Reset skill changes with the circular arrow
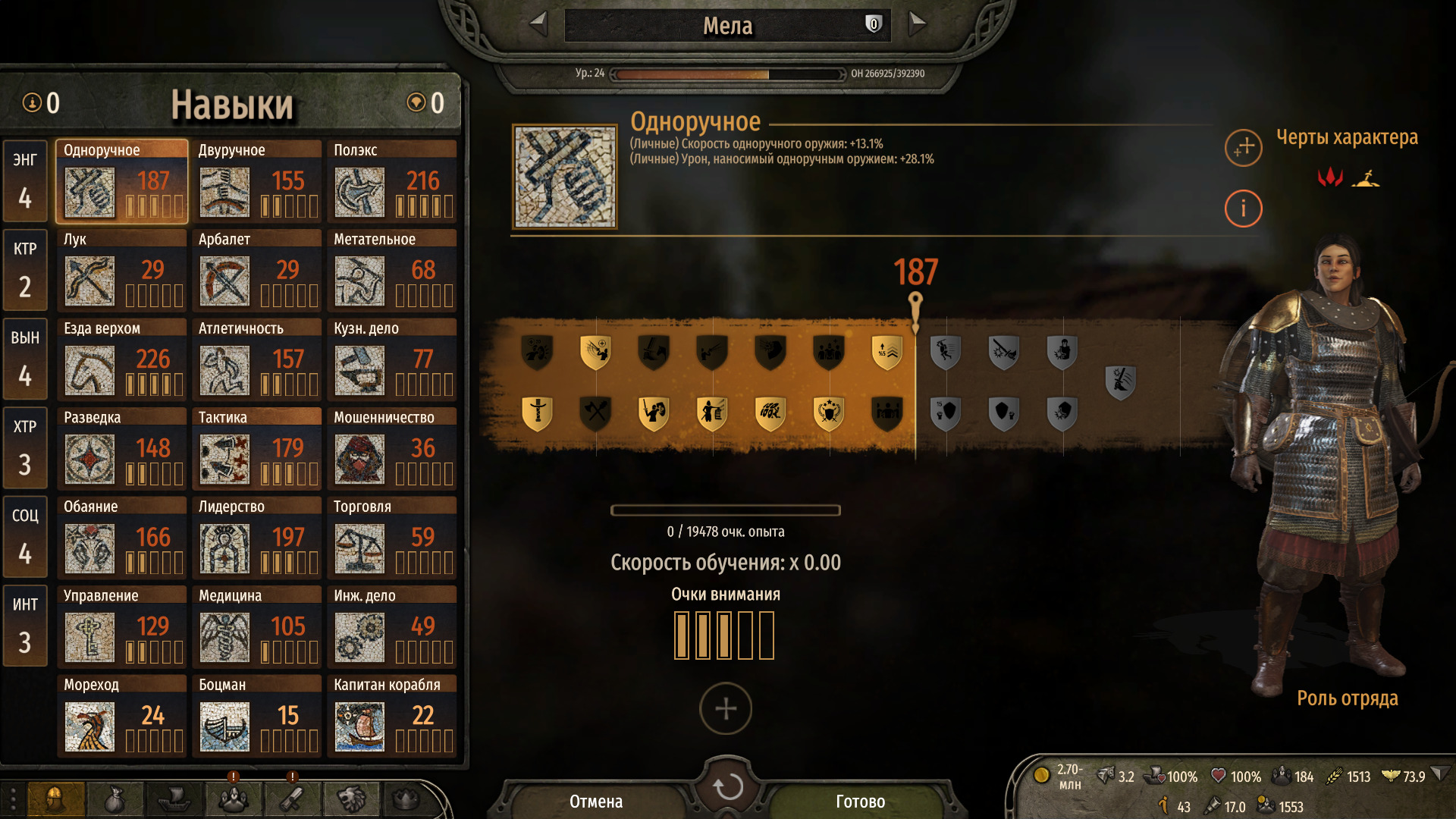The image size is (1456, 819). 727,786
